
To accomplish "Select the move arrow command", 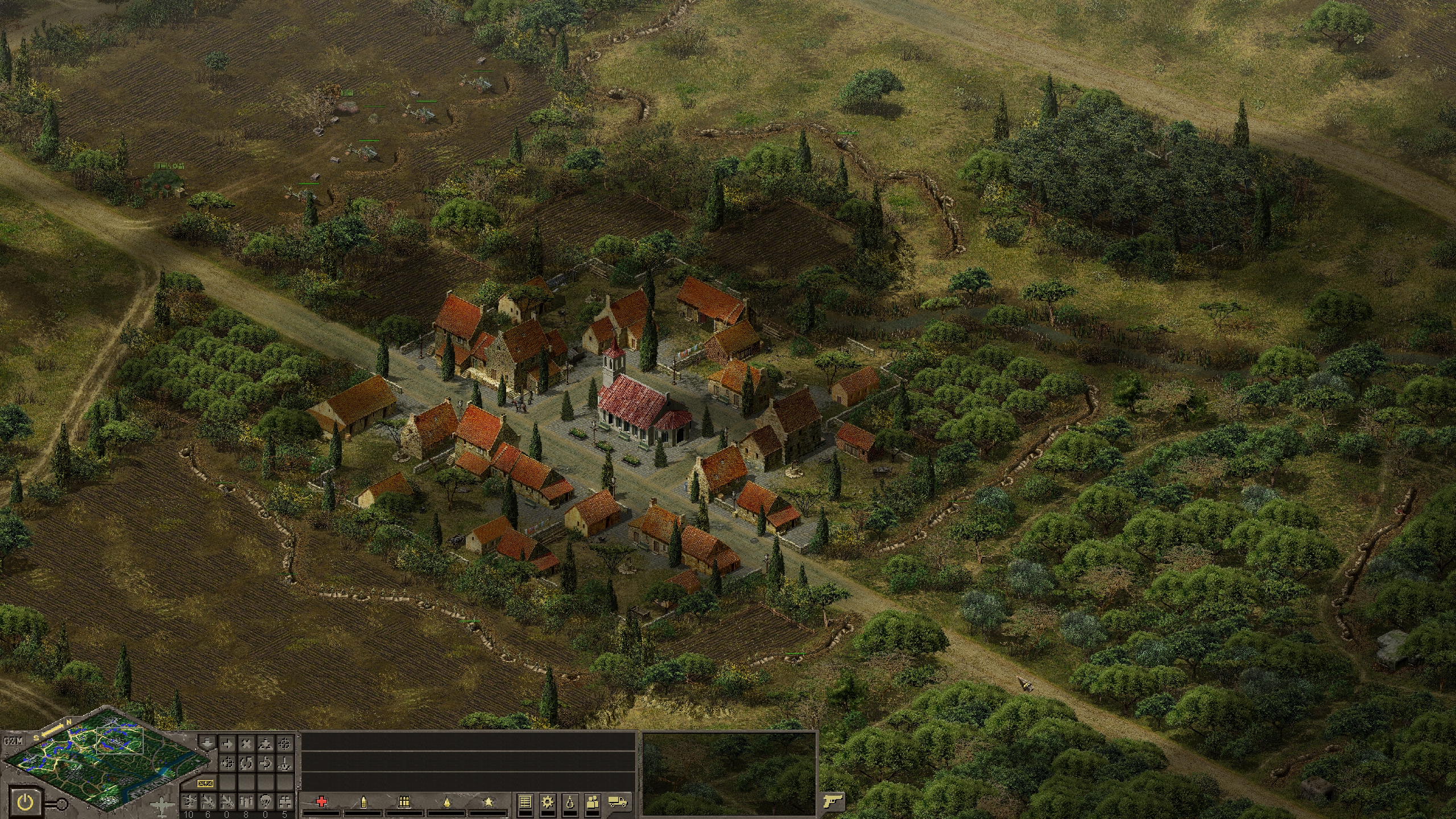I will (227, 743).
